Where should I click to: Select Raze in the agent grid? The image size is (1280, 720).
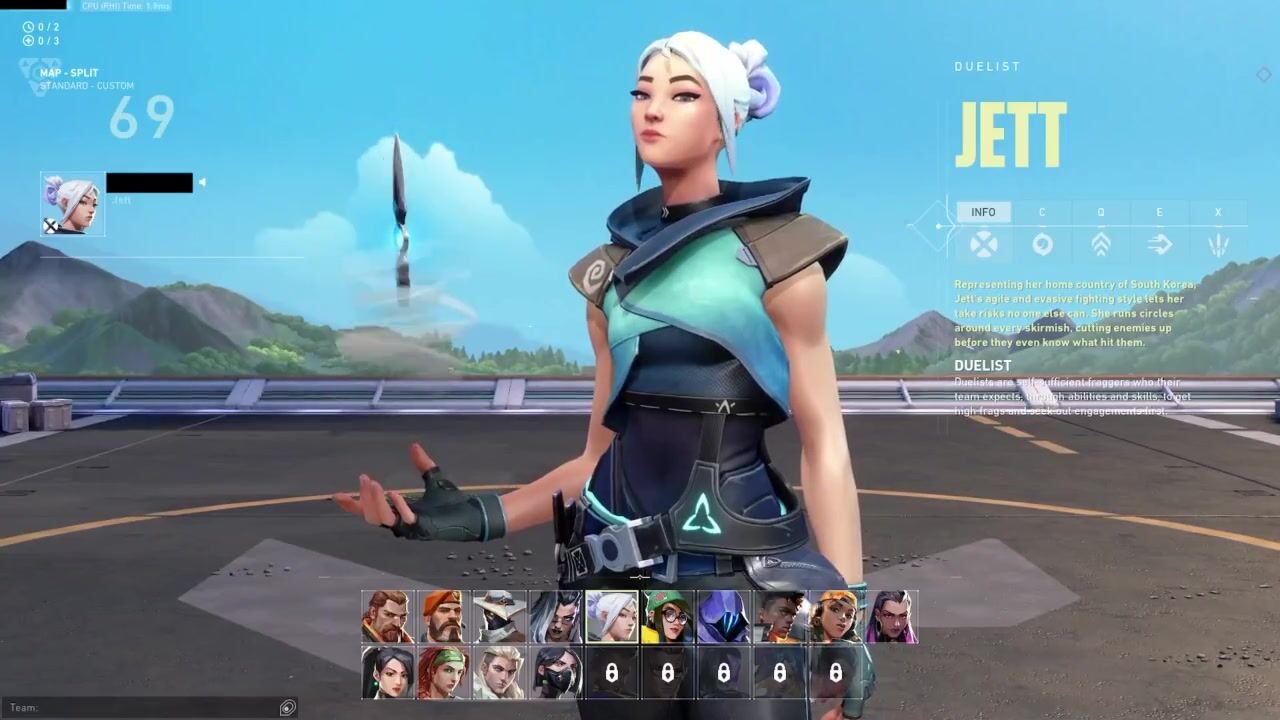pyautogui.click(x=835, y=616)
